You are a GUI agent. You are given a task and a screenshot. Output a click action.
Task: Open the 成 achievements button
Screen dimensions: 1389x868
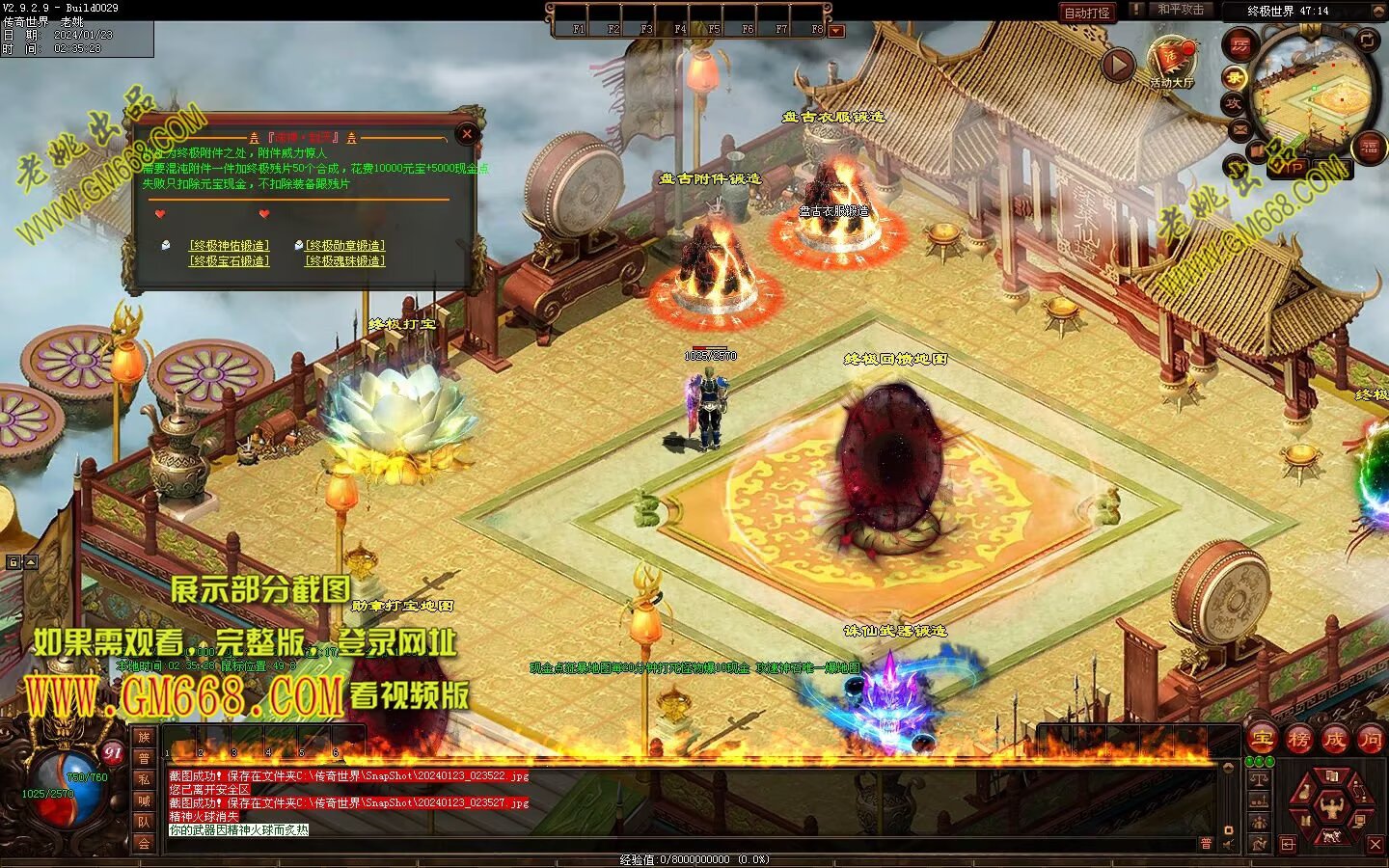click(x=1334, y=740)
